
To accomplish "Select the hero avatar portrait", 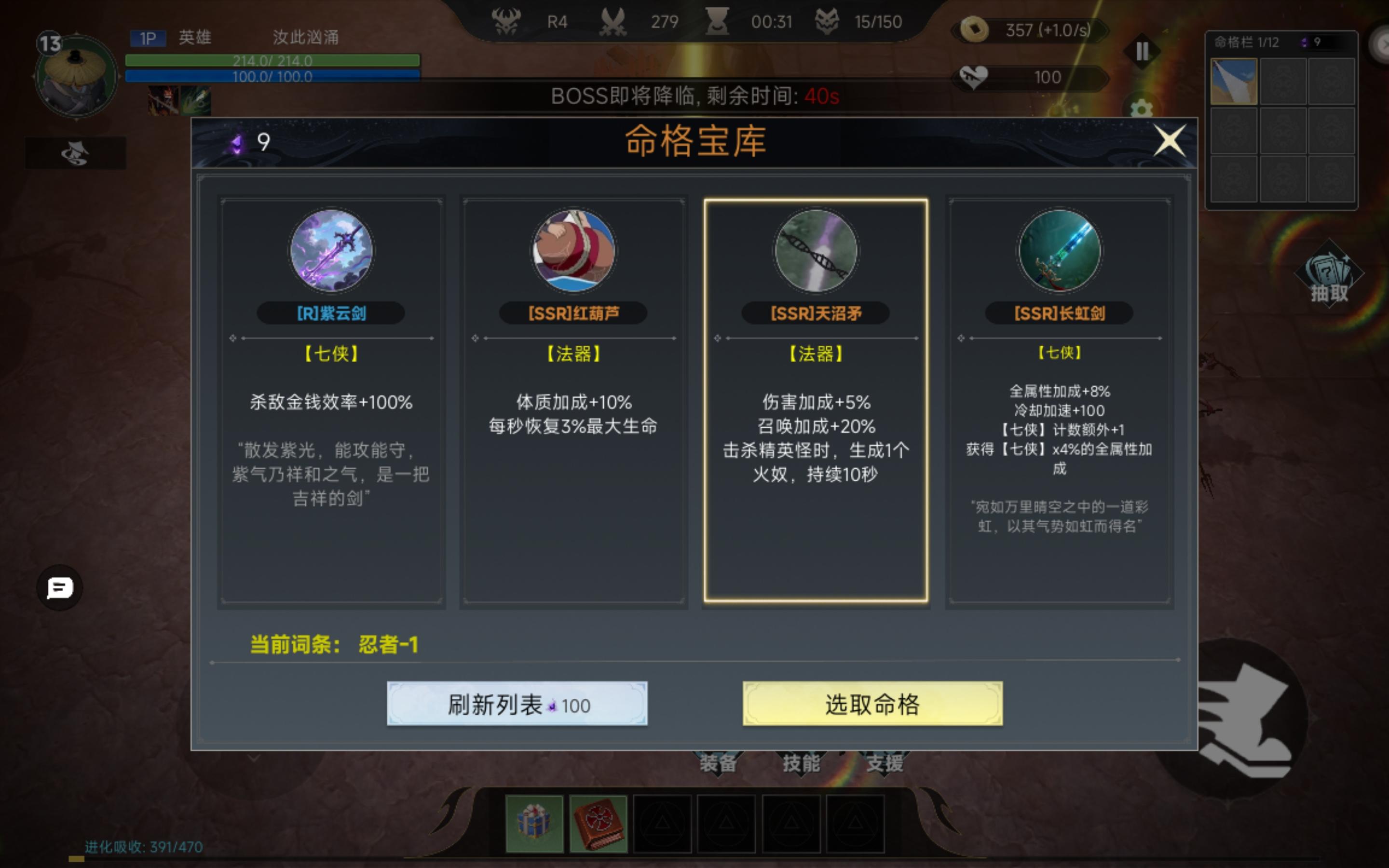I will pos(75,75).
